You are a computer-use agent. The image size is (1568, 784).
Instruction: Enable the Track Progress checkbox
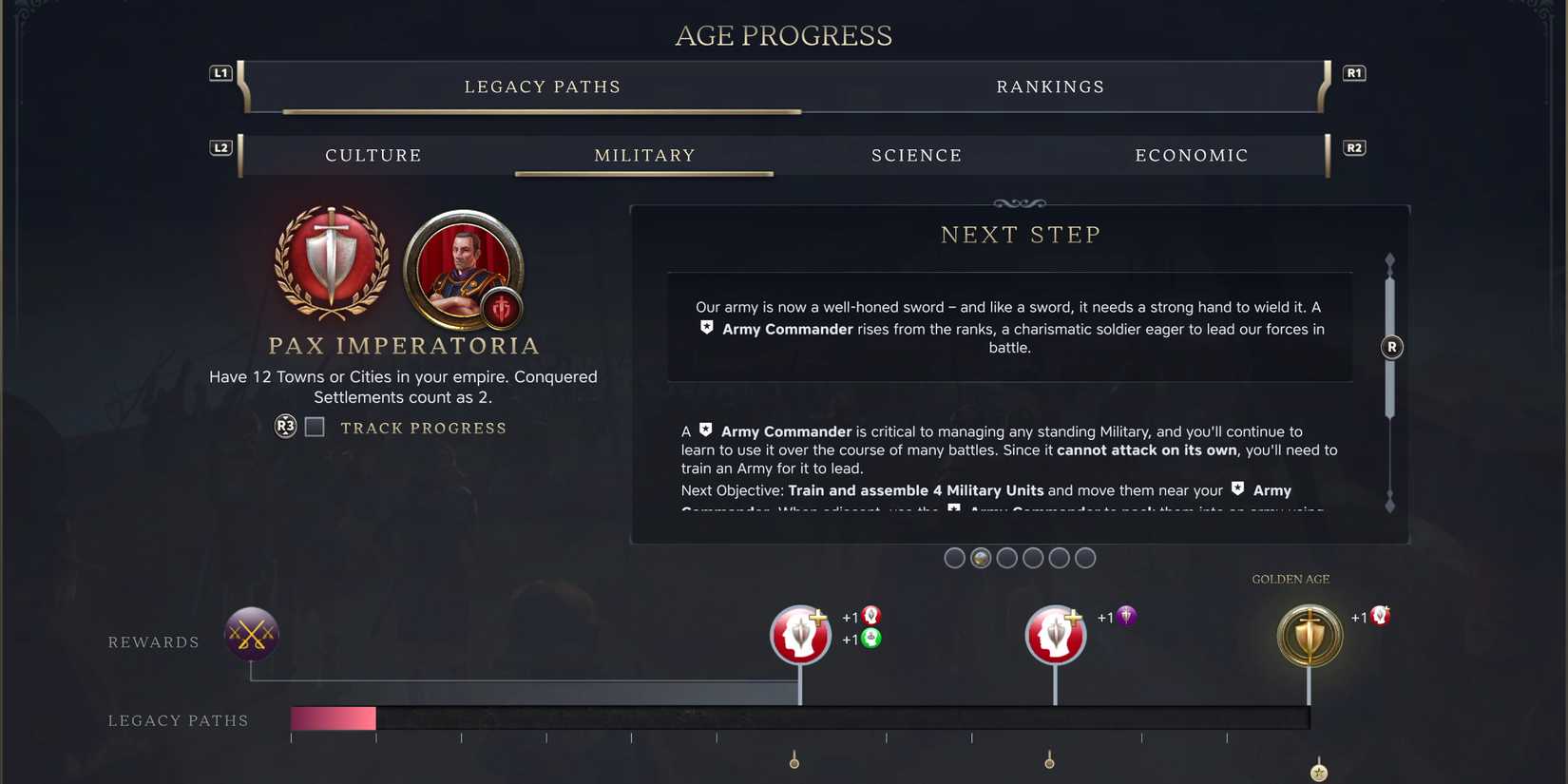(315, 427)
